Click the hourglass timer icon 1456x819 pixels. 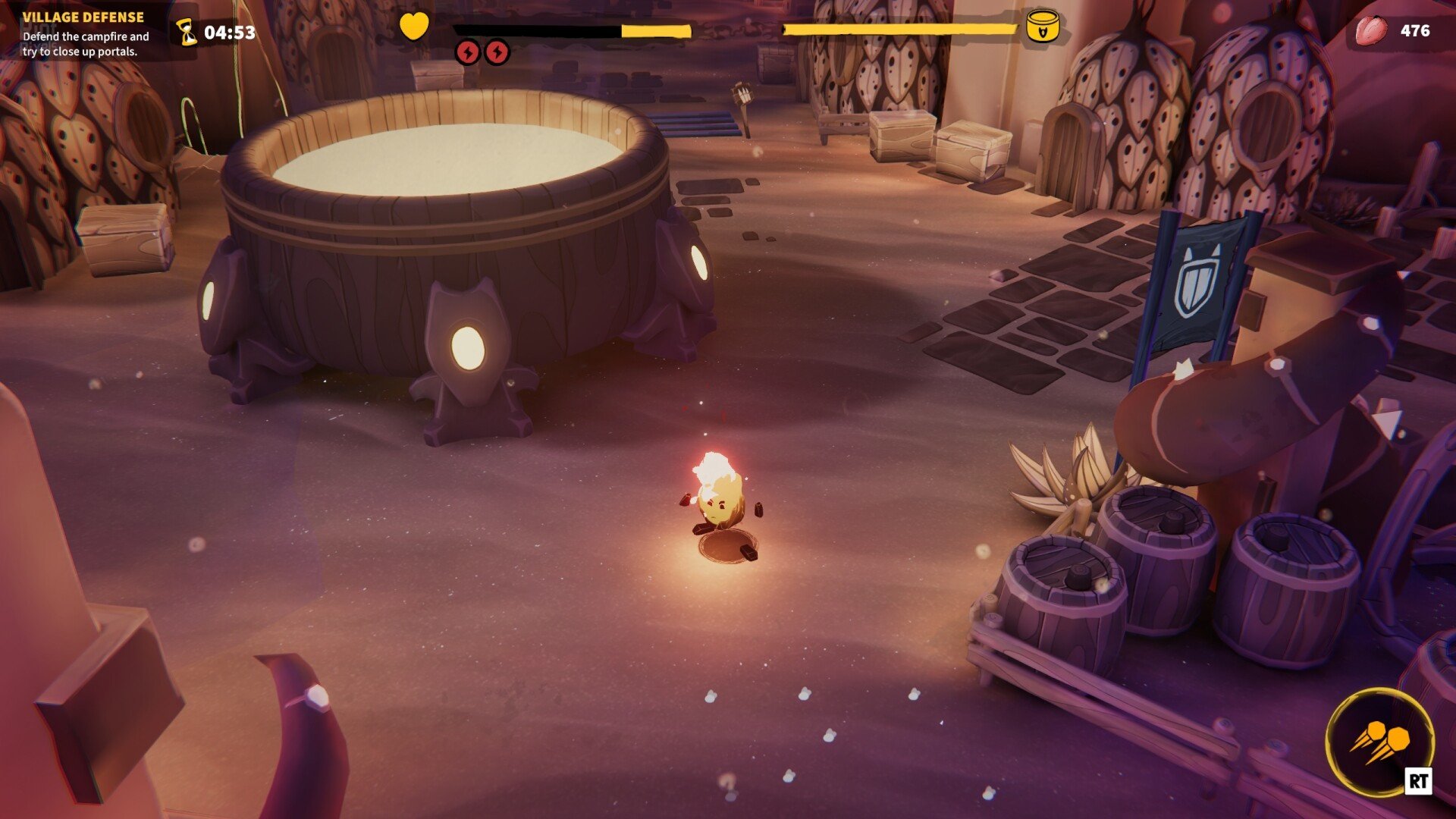point(187,33)
